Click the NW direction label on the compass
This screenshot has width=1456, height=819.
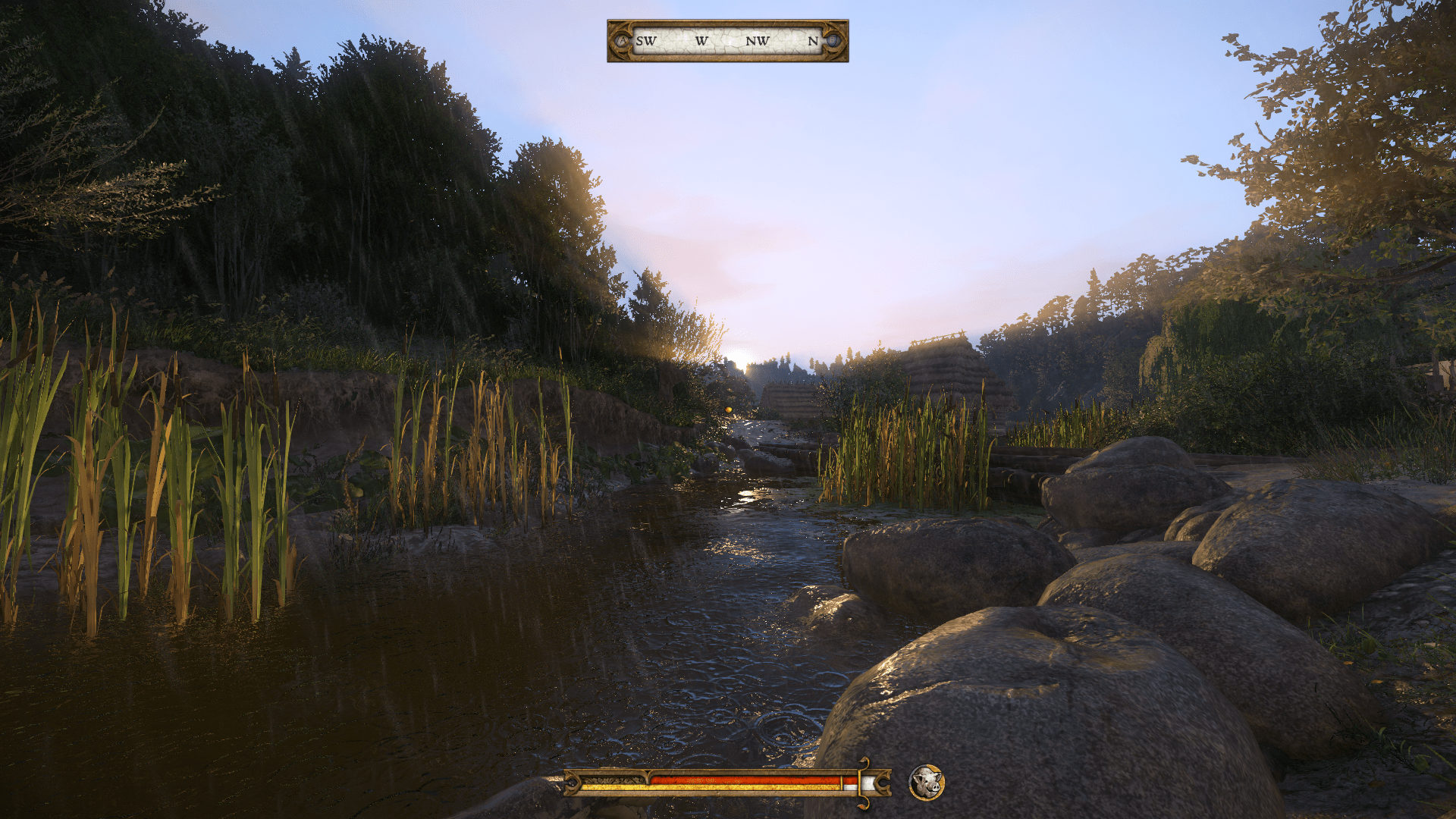pyautogui.click(x=758, y=42)
